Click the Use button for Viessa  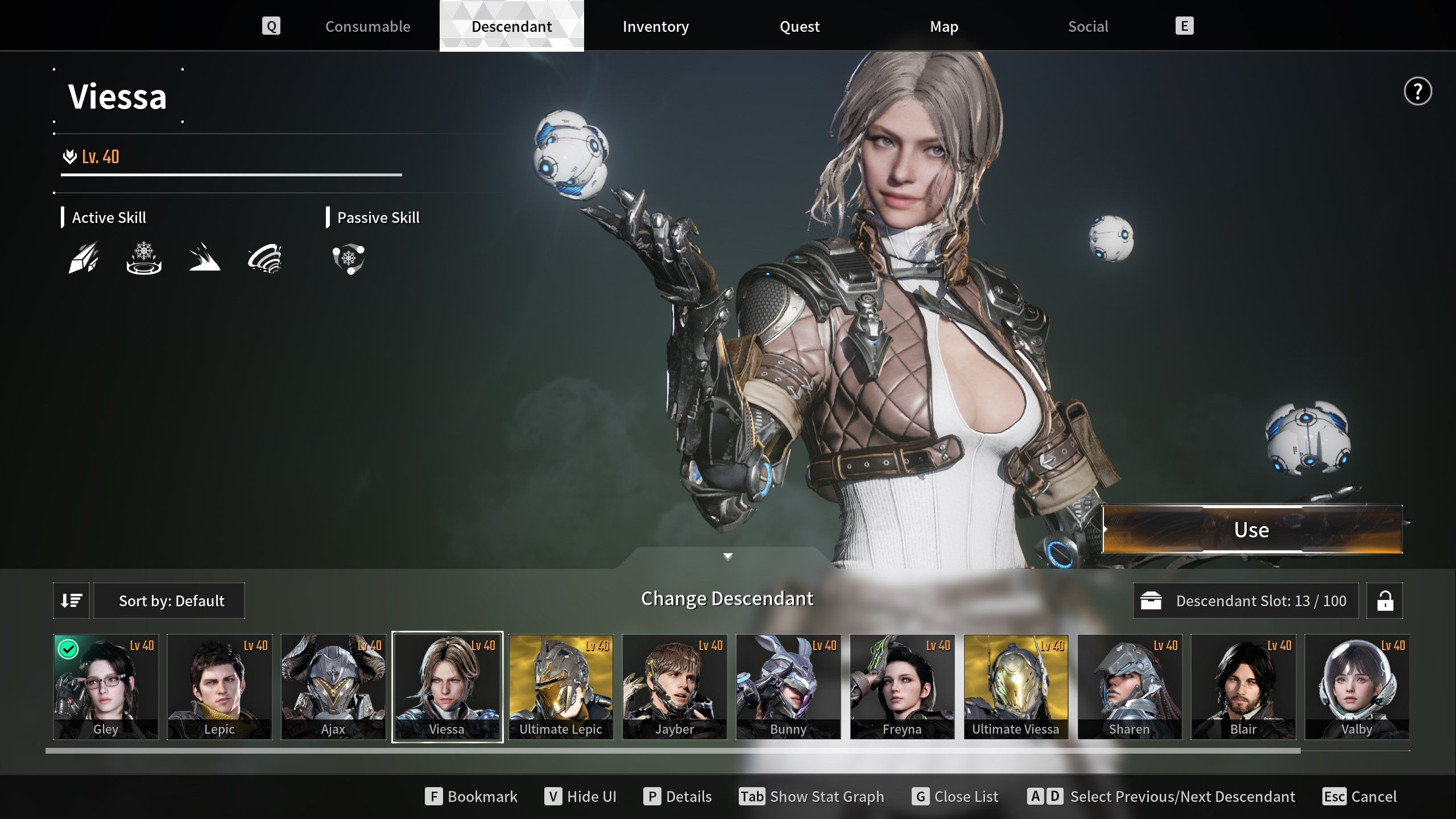click(x=1252, y=530)
